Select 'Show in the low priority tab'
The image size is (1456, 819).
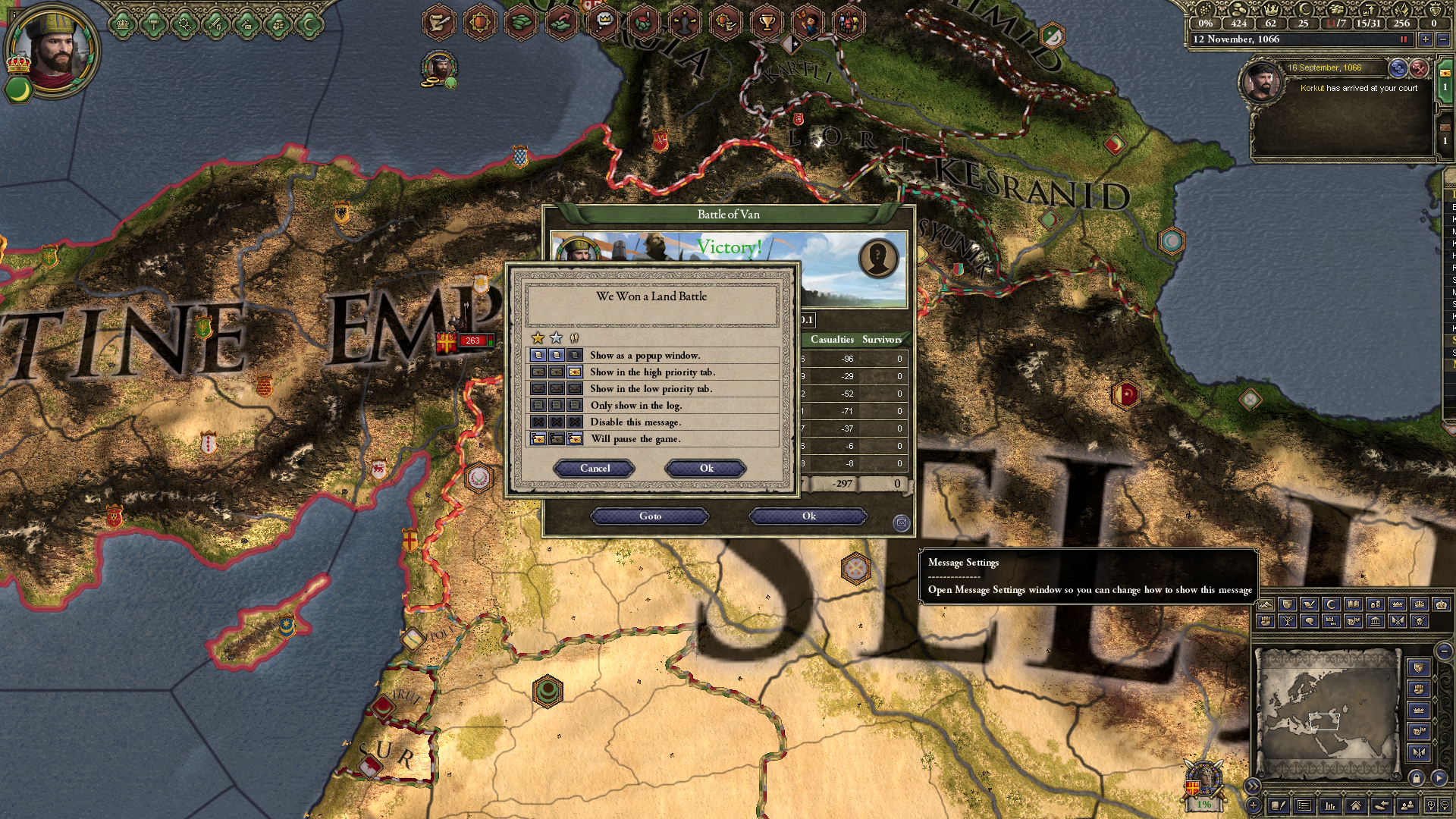tap(651, 388)
